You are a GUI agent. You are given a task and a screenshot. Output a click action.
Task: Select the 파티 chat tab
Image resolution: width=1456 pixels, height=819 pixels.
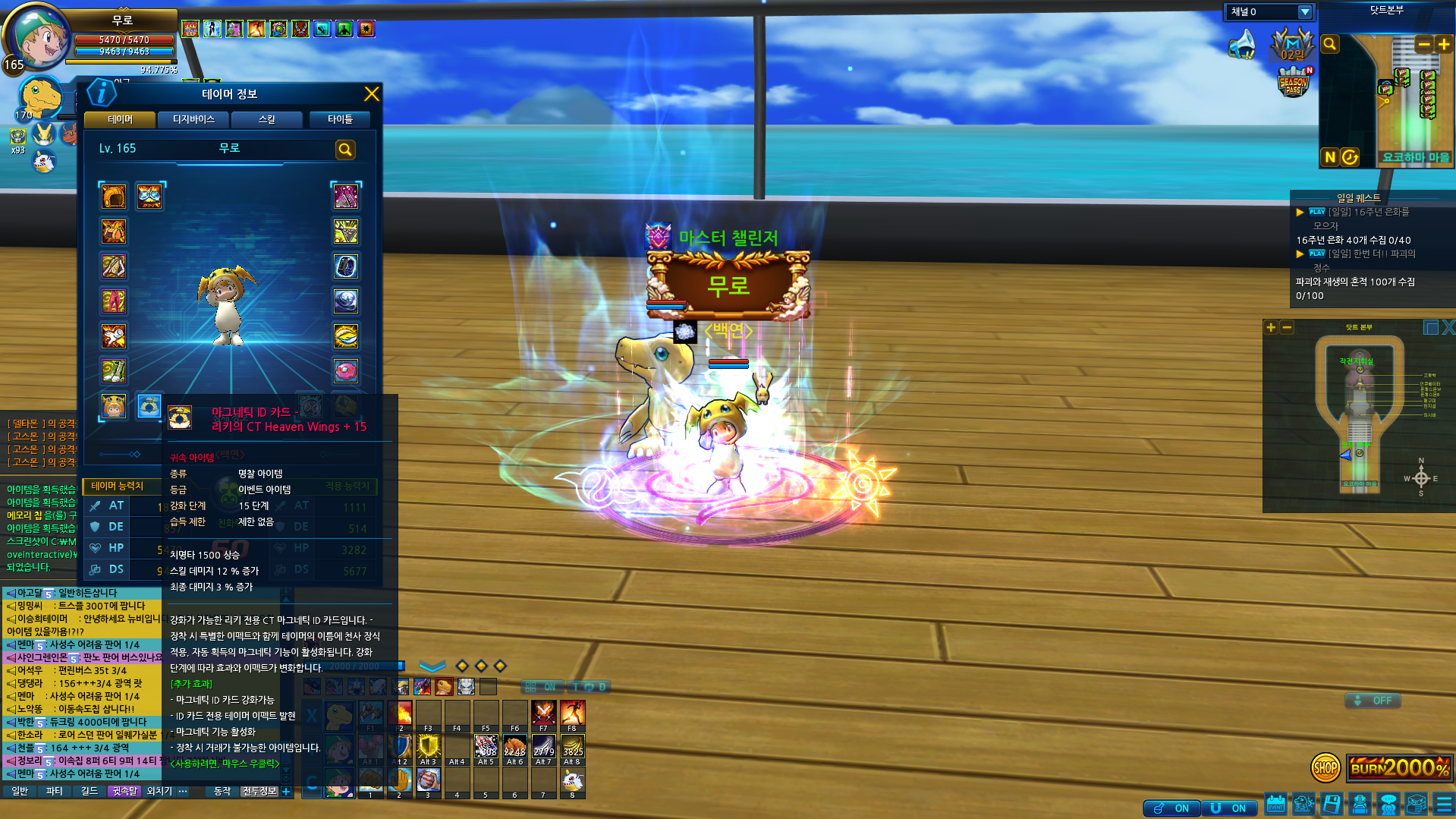coord(54,791)
